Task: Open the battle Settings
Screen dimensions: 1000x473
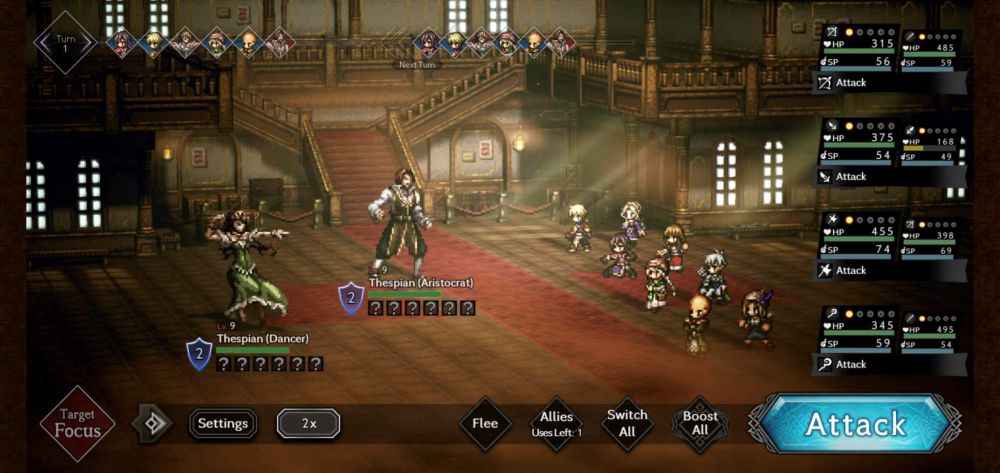Action: click(223, 424)
